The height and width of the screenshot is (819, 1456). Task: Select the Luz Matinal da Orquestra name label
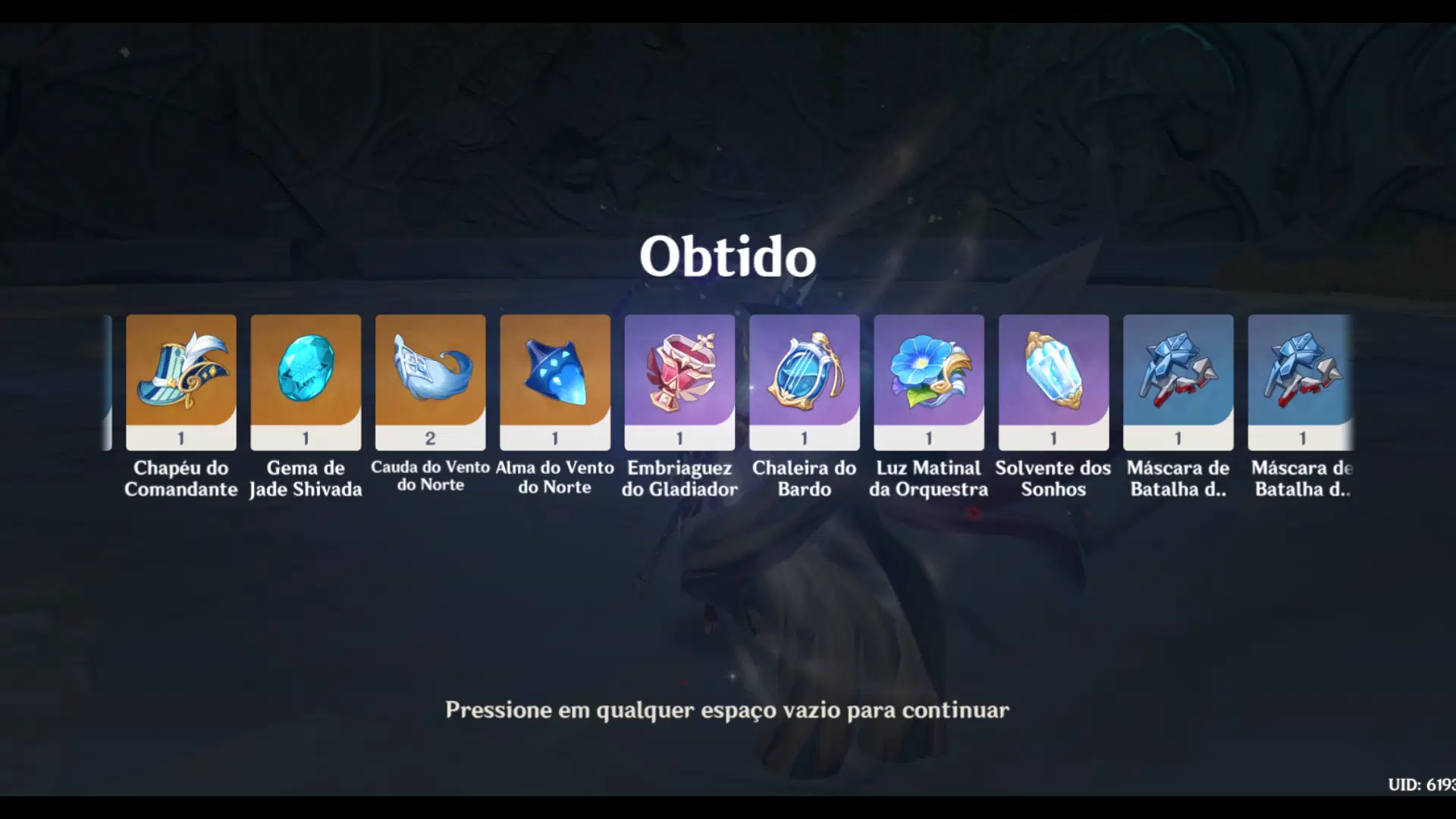928,478
